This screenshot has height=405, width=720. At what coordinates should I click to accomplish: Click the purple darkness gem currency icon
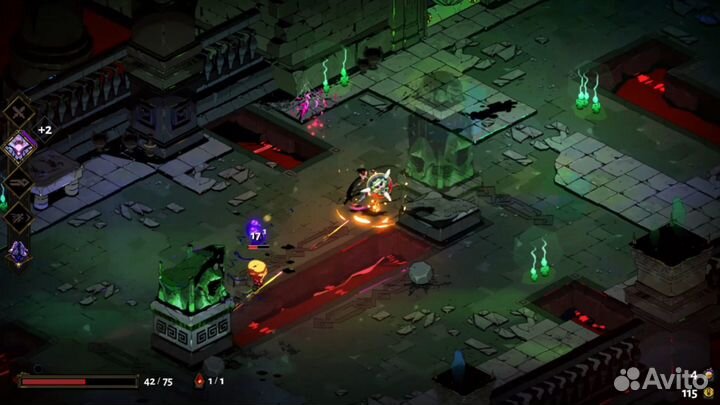(x=711, y=375)
